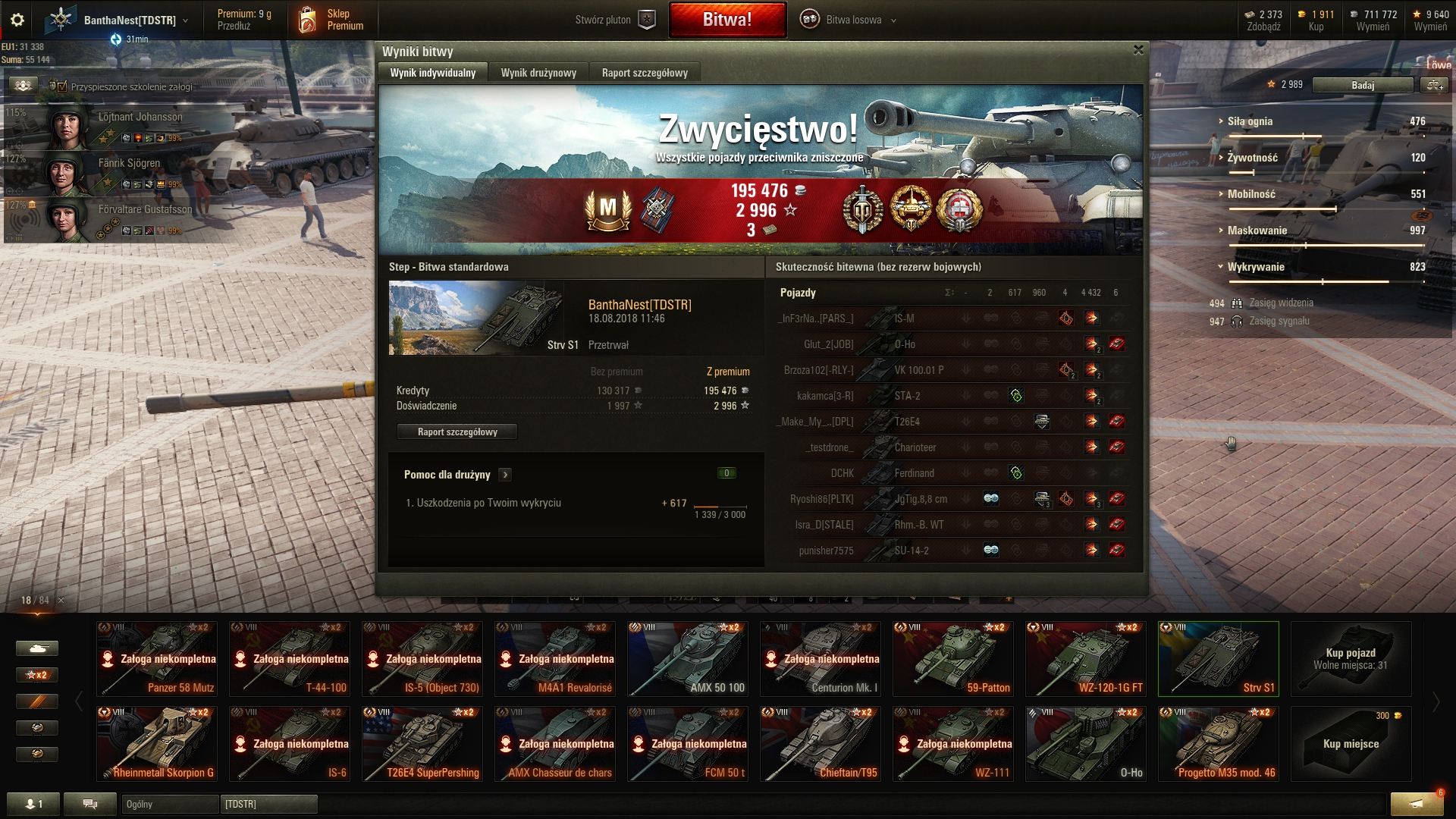Open the game settings gear icon
Viewport: 1456px width, 819px height.
17,20
